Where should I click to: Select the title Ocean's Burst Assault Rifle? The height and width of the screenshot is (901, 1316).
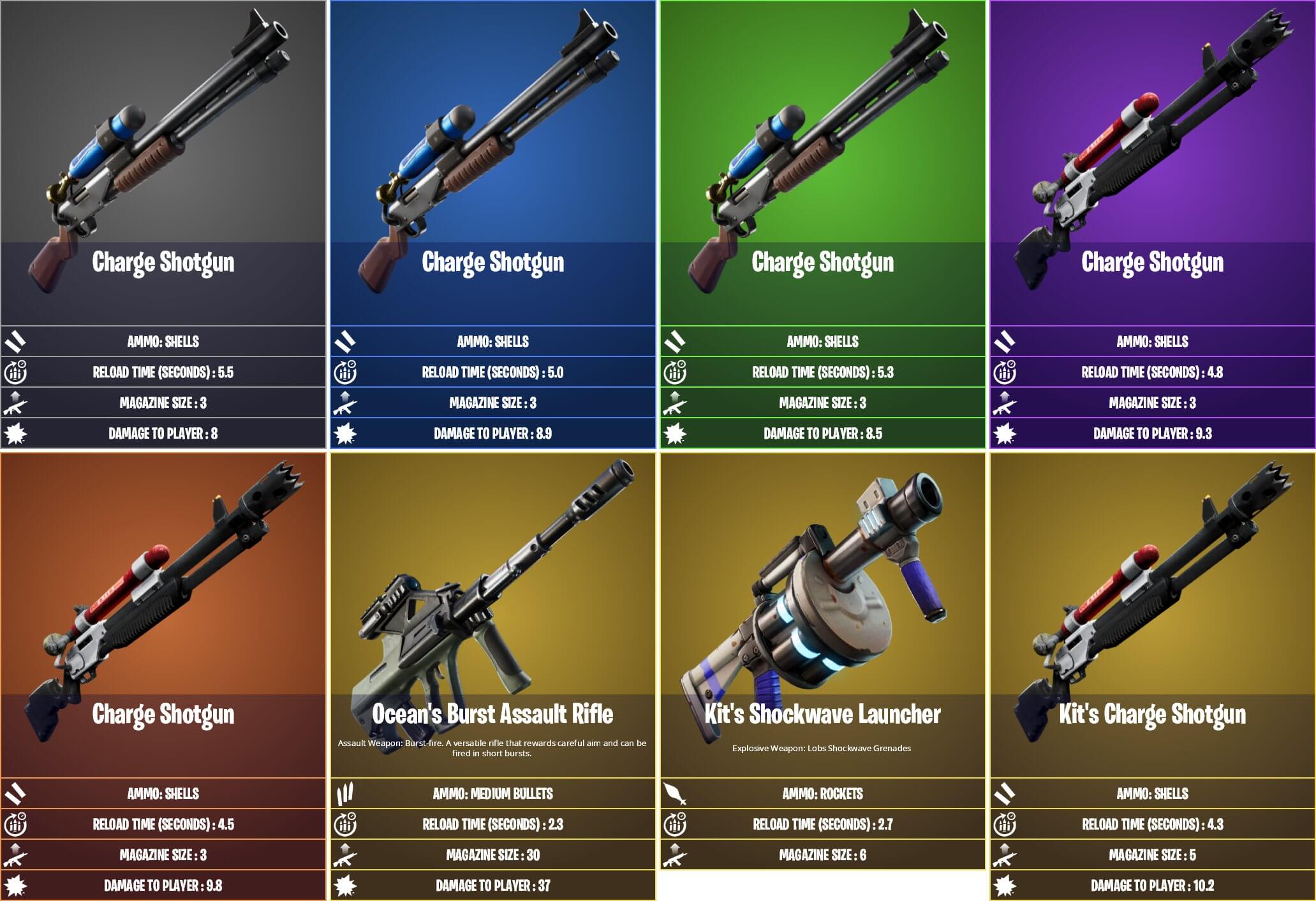point(493,714)
